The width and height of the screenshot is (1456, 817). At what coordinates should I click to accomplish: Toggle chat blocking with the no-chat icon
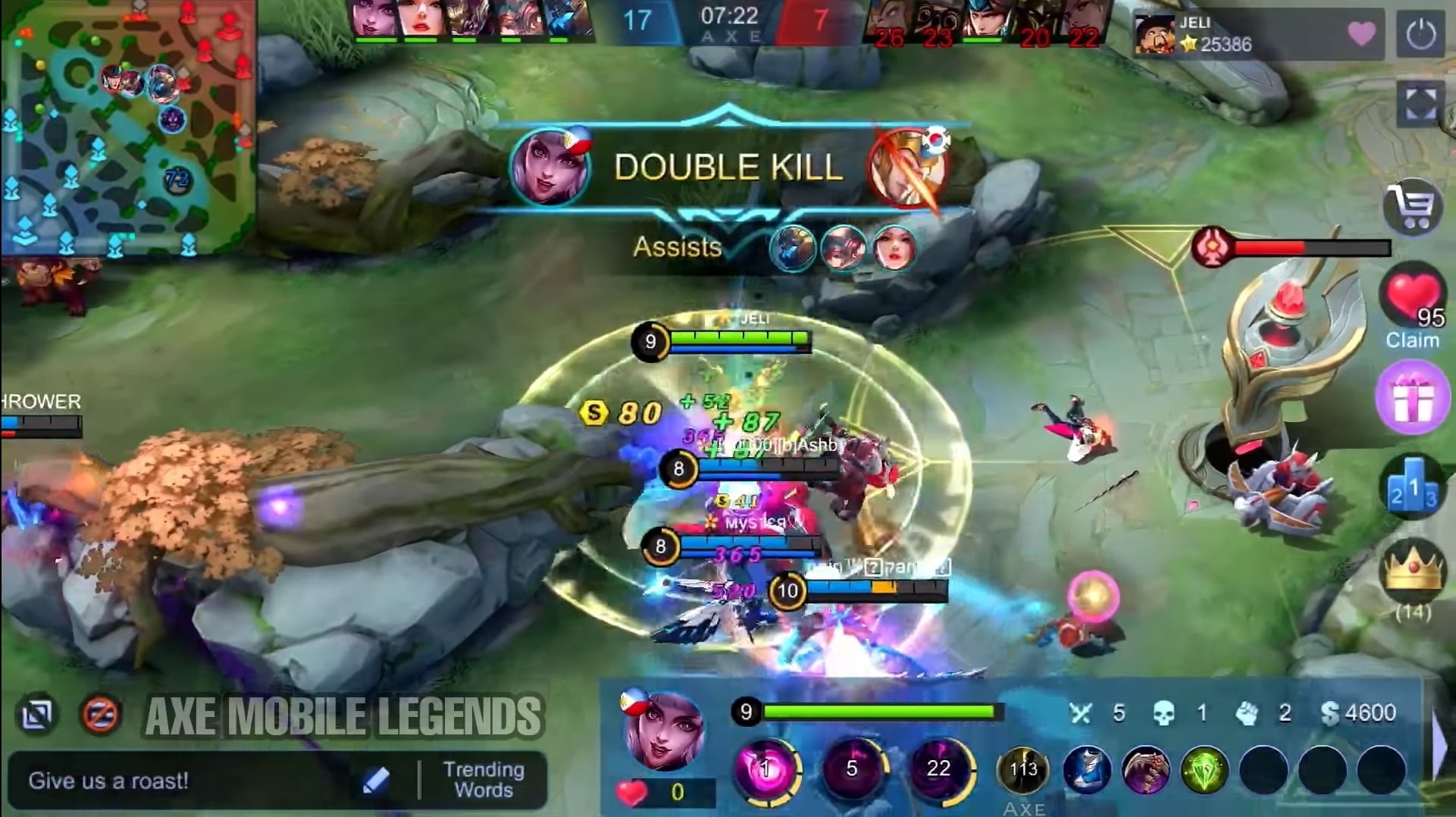102,712
